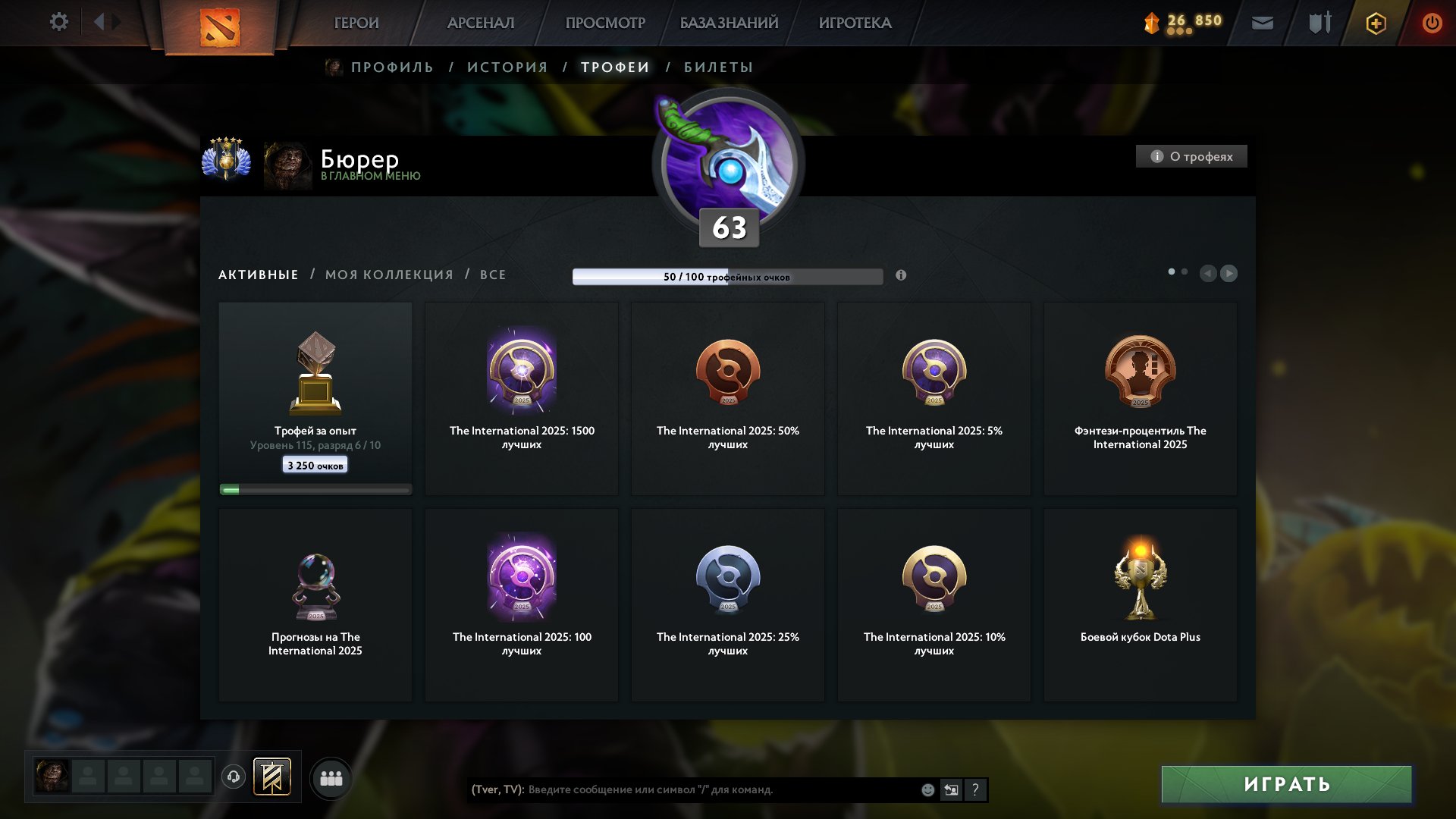Show ВСЕ trophies
This screenshot has height=819, width=1456.
(x=493, y=275)
